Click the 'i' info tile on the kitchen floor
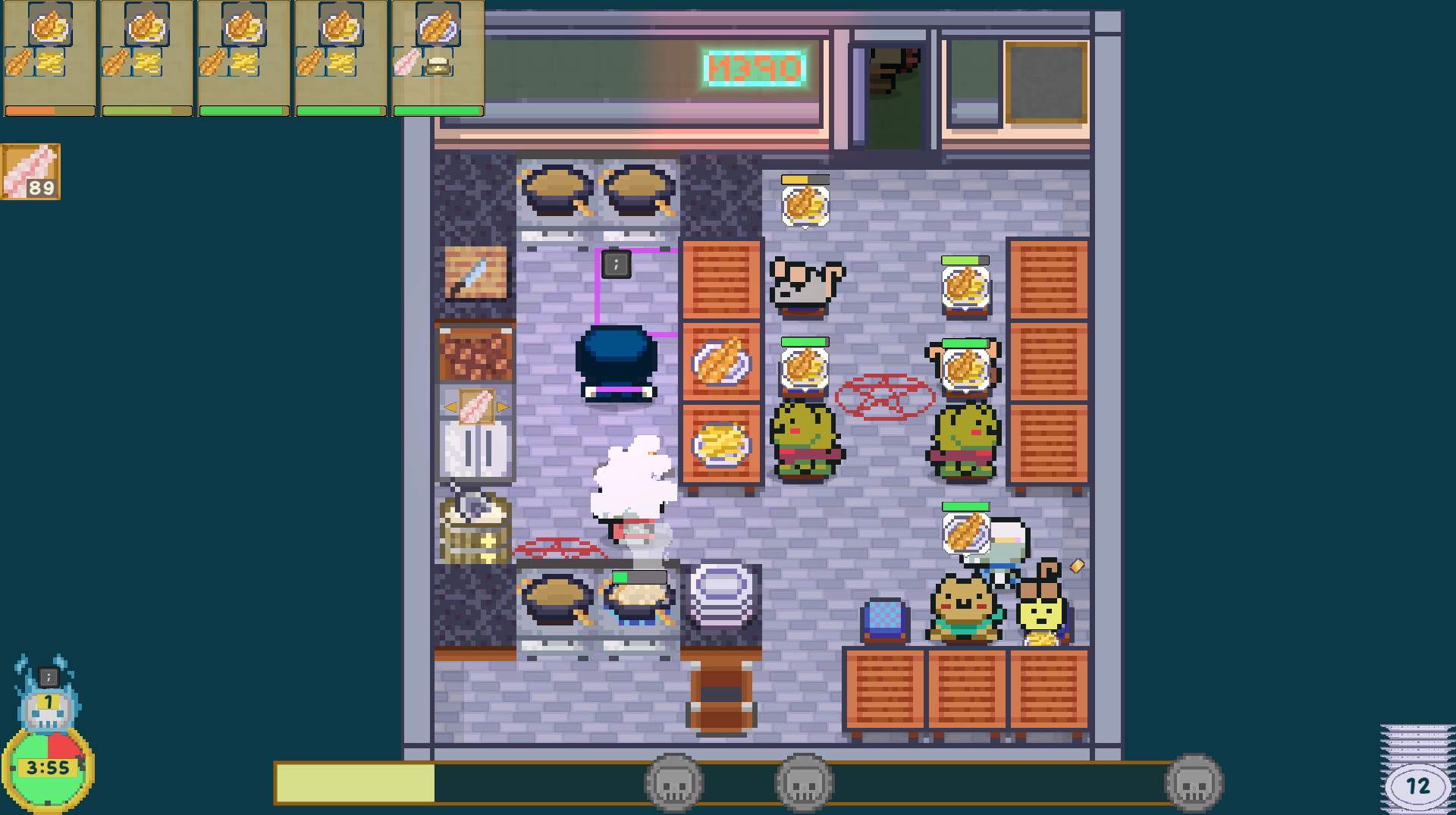 (616, 265)
